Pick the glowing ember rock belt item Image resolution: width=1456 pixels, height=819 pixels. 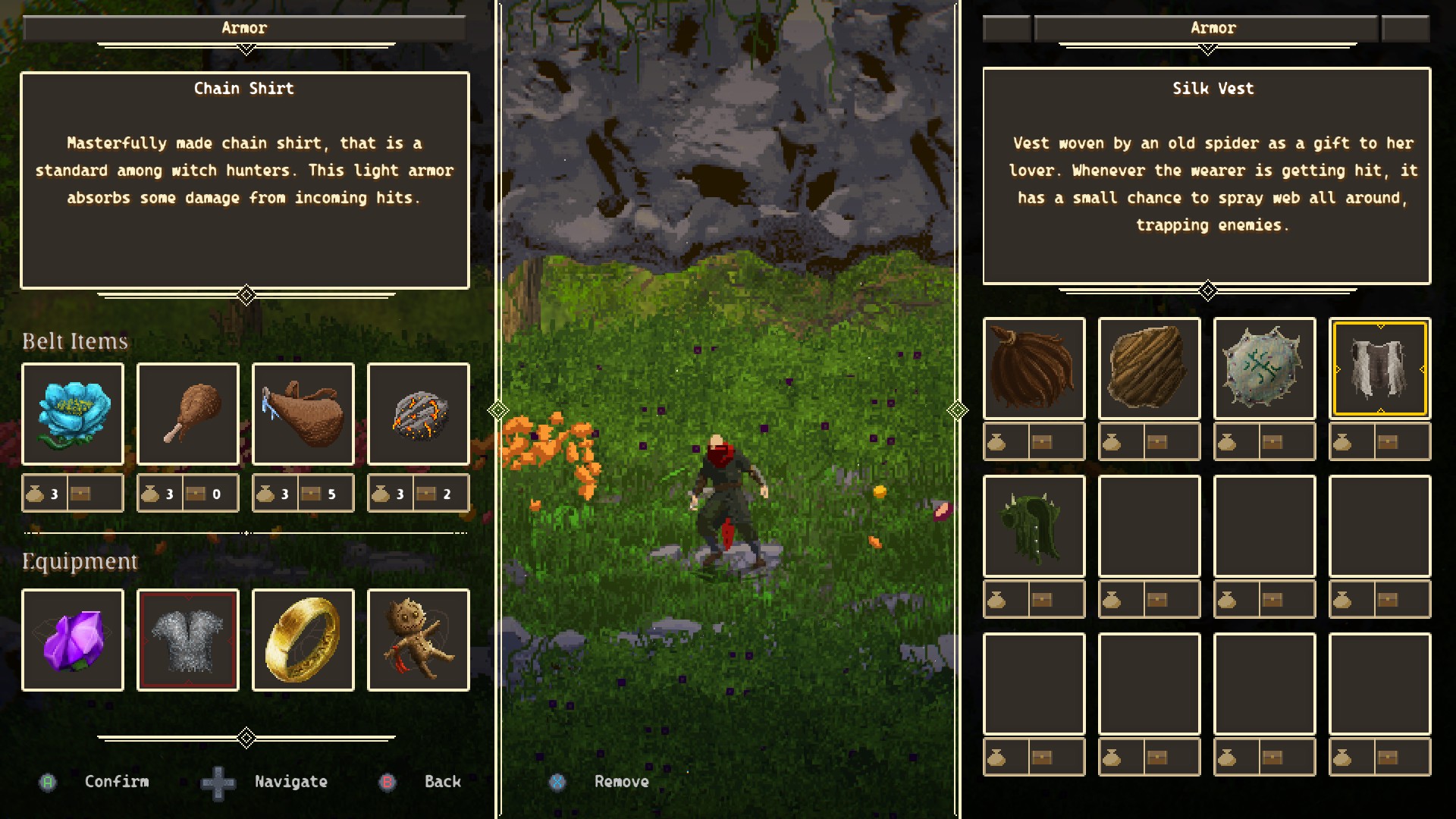coord(419,414)
